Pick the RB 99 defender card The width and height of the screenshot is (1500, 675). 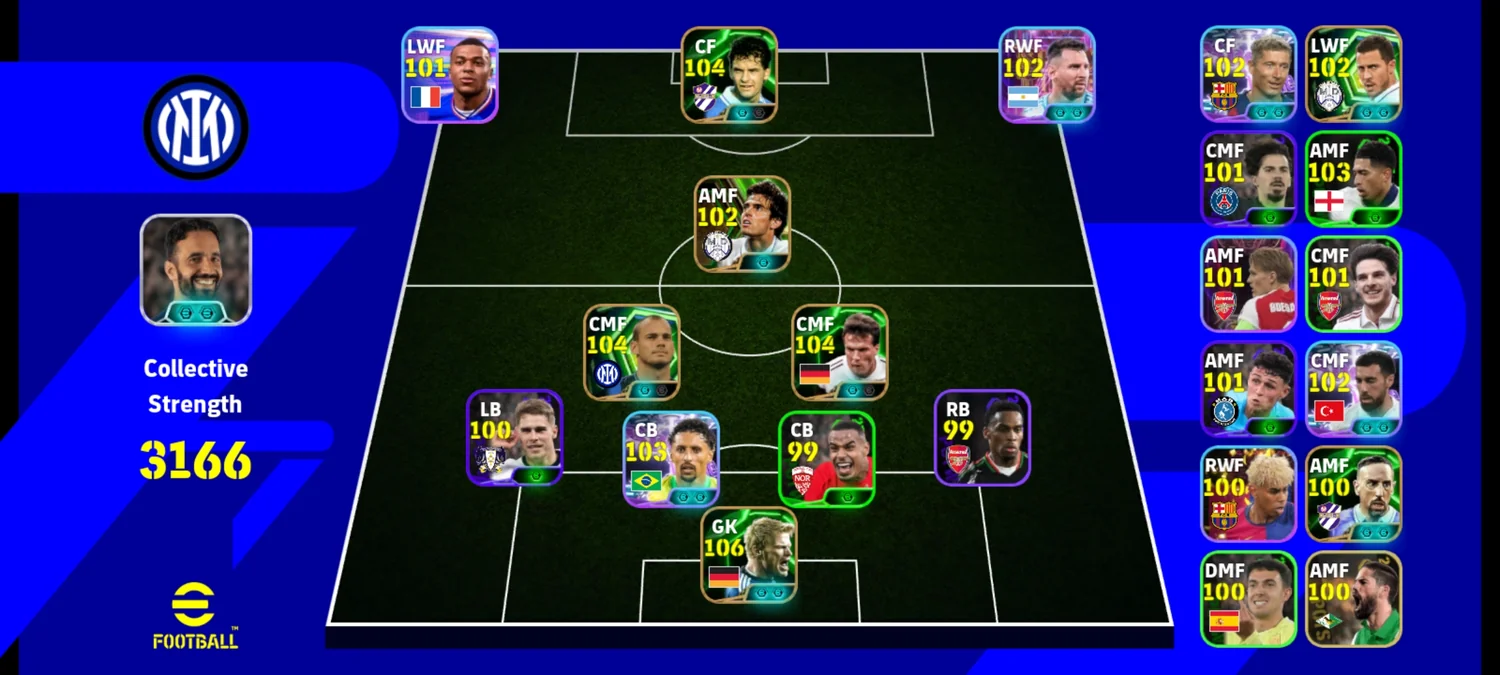tap(982, 437)
